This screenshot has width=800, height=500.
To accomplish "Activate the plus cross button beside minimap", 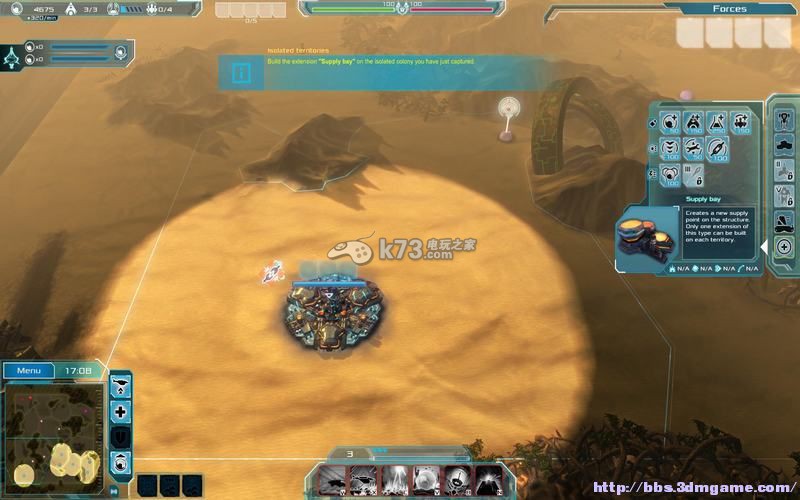I will (121, 411).
